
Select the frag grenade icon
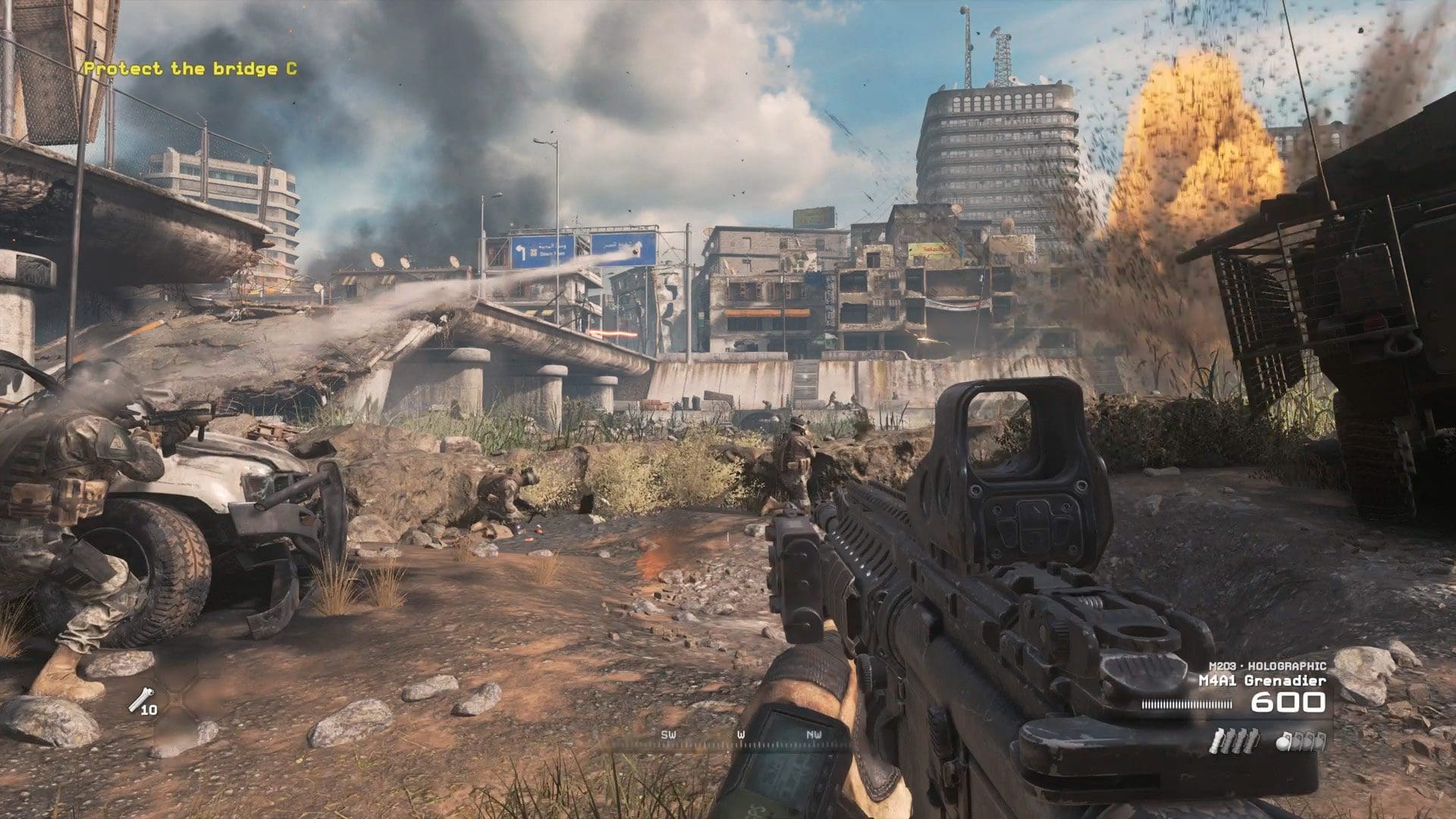click(1284, 742)
